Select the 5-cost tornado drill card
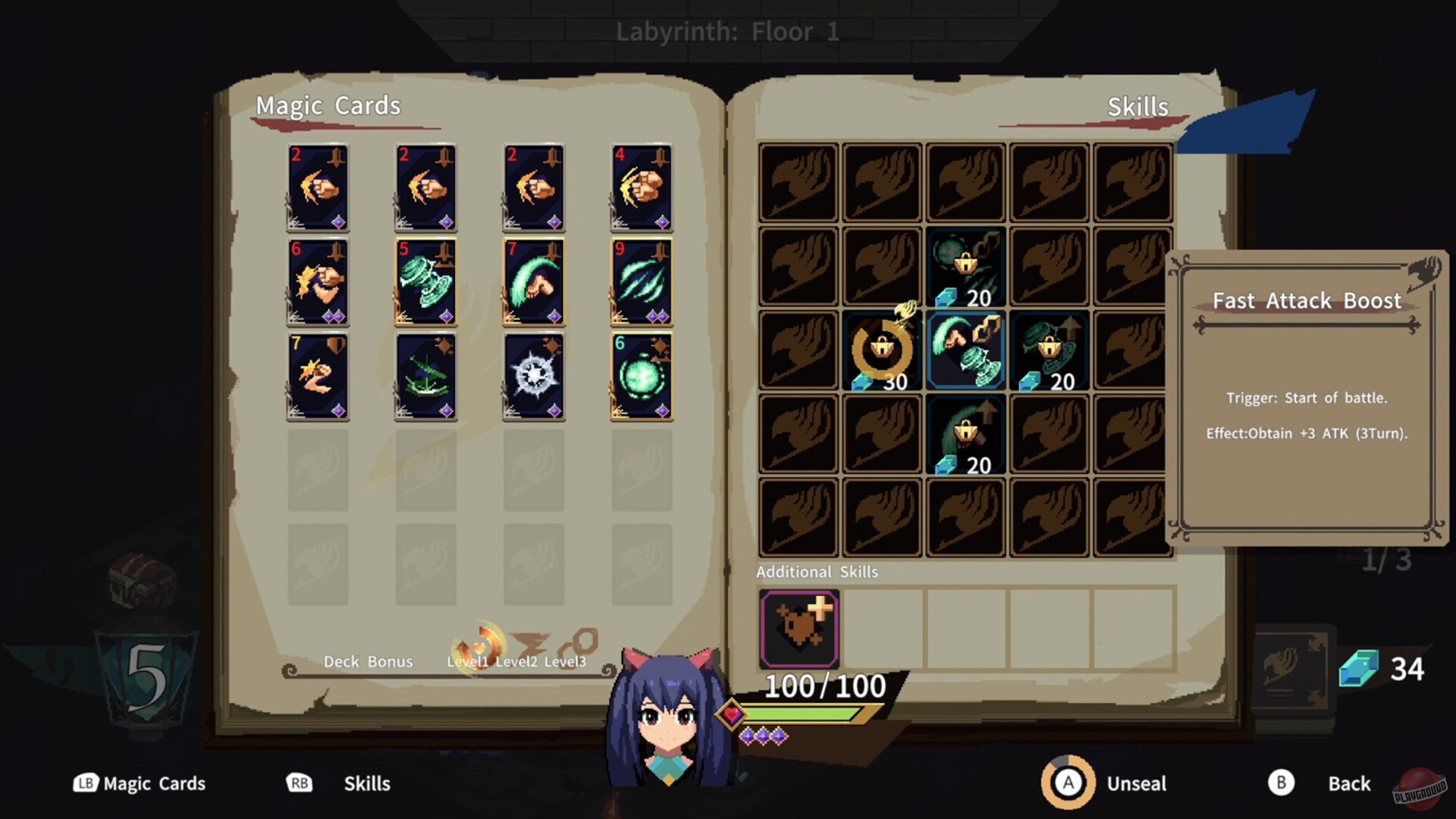 click(x=426, y=281)
